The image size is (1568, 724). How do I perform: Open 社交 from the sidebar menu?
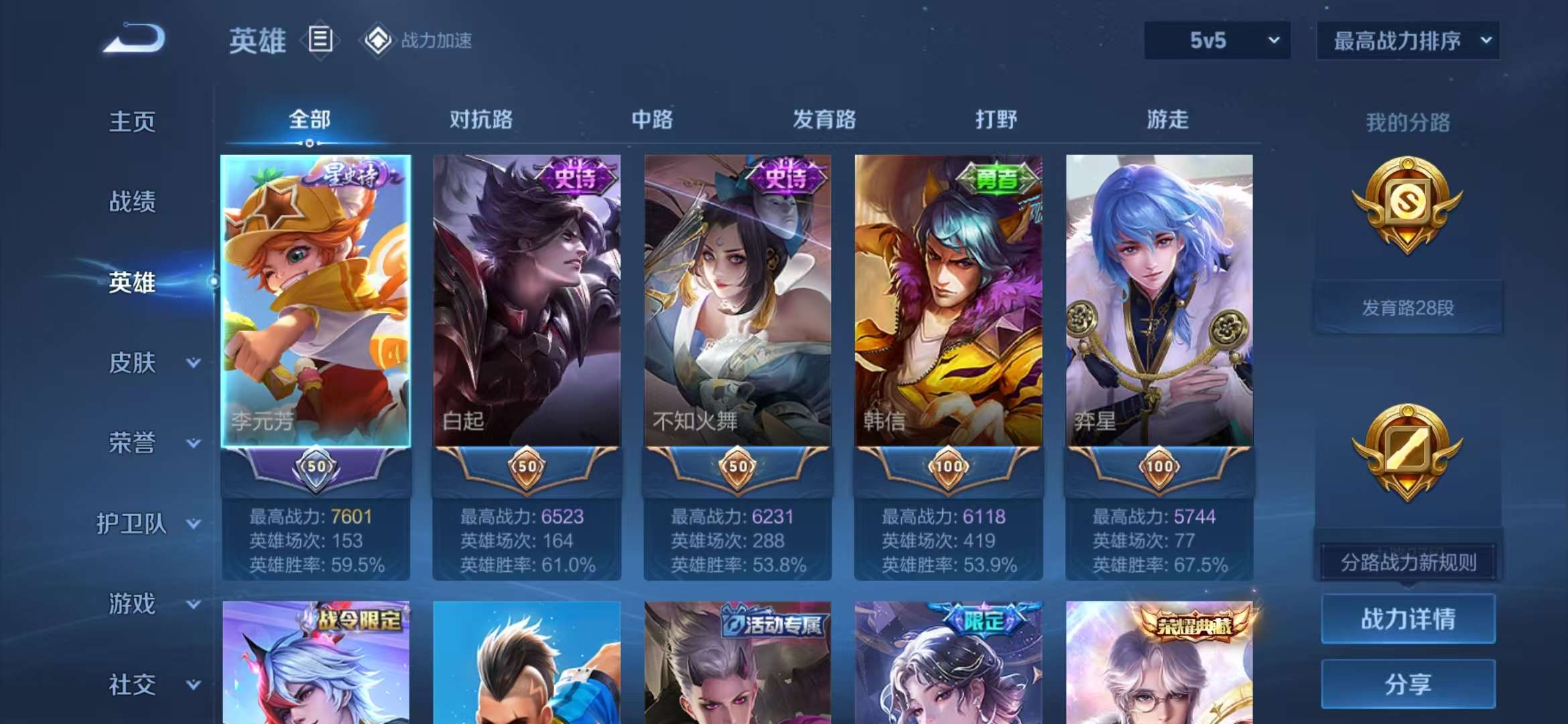click(133, 685)
